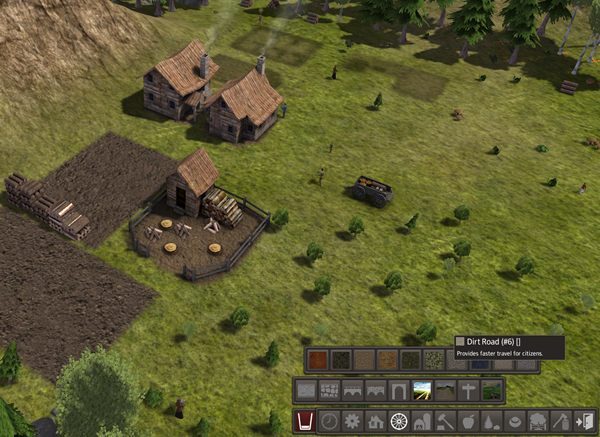Open the apple food production menu
The height and width of the screenshot is (437, 600).
point(468,422)
